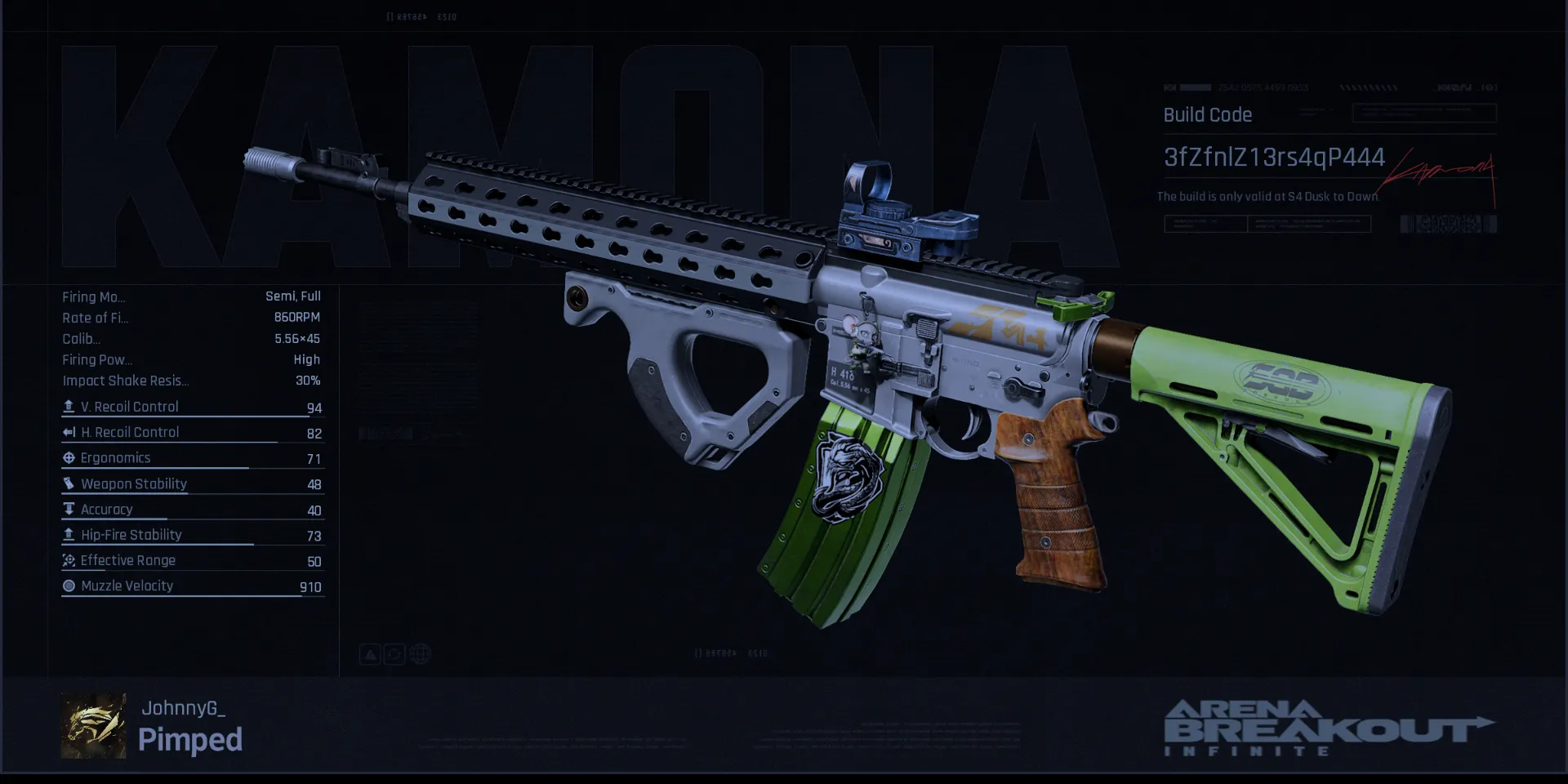
Task: Select the build code 3fZfnlZ13rs4qP444
Action: tap(1273, 157)
